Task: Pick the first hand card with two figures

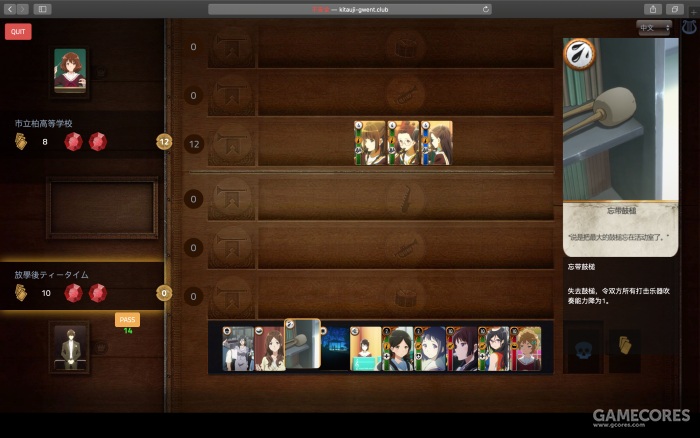Action: [x=237, y=348]
